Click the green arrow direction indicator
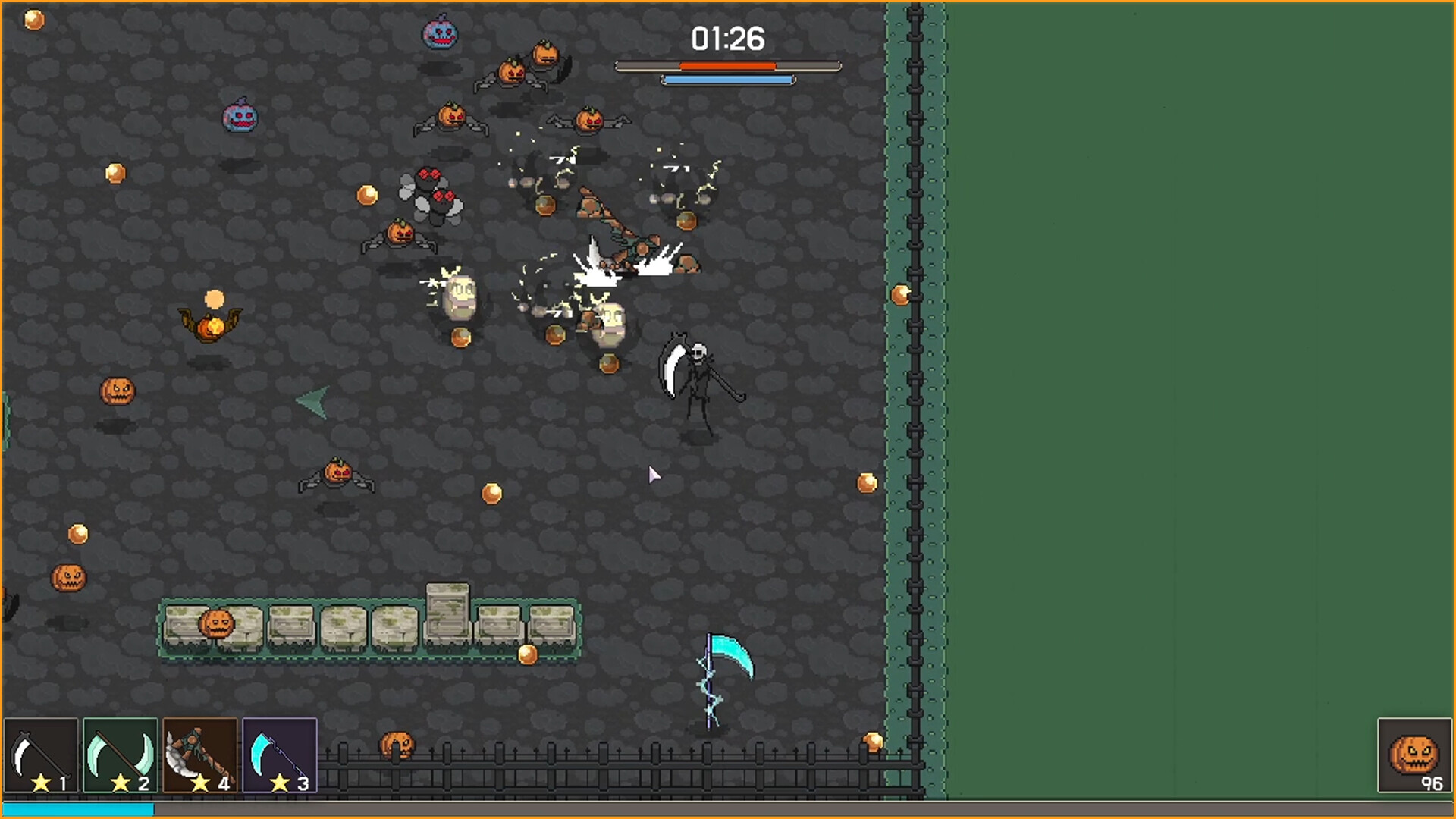This screenshot has width=1456, height=819. pos(313,400)
